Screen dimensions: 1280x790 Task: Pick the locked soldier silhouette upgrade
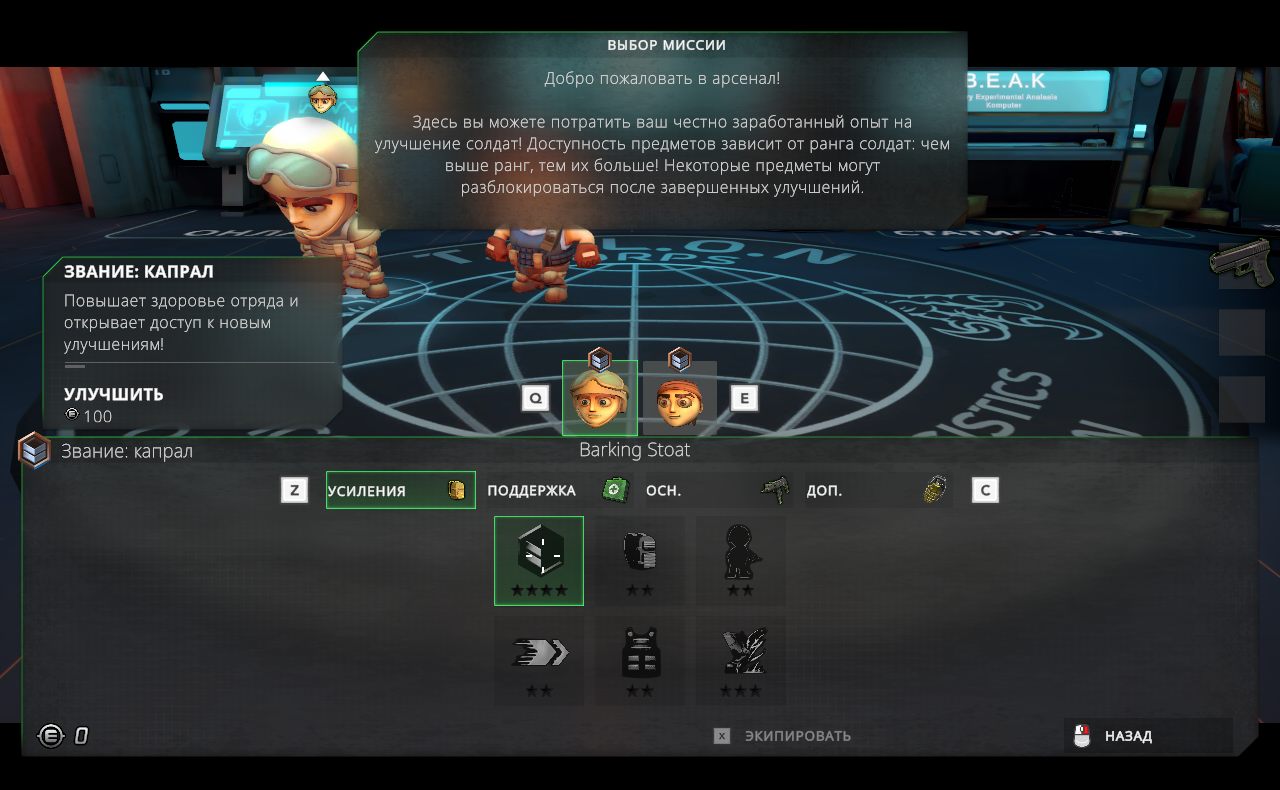tap(740, 558)
